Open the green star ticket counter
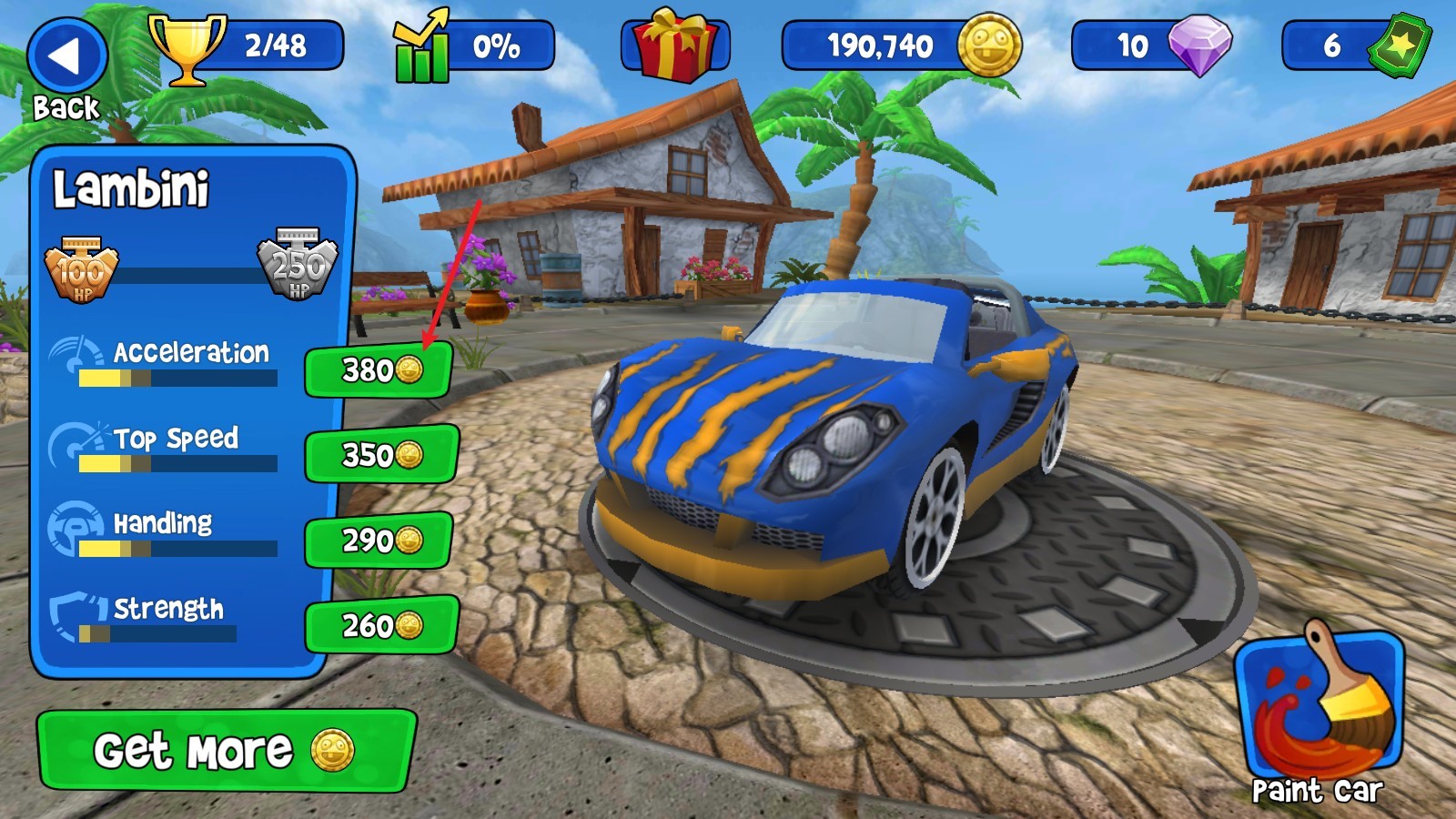Viewport: 1456px width, 819px height. coord(1356,45)
